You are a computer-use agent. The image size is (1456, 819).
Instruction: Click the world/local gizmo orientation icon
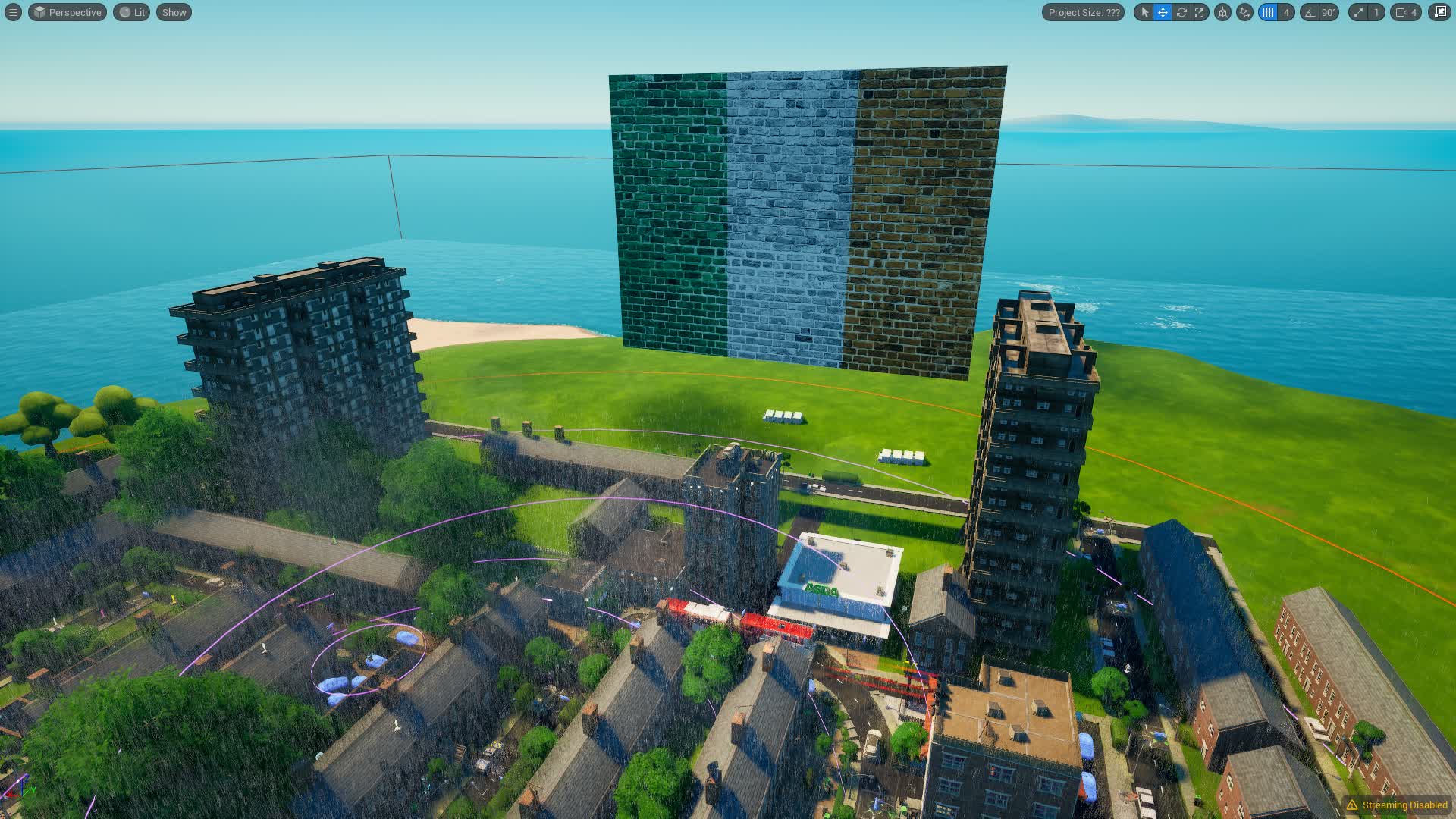[1221, 12]
